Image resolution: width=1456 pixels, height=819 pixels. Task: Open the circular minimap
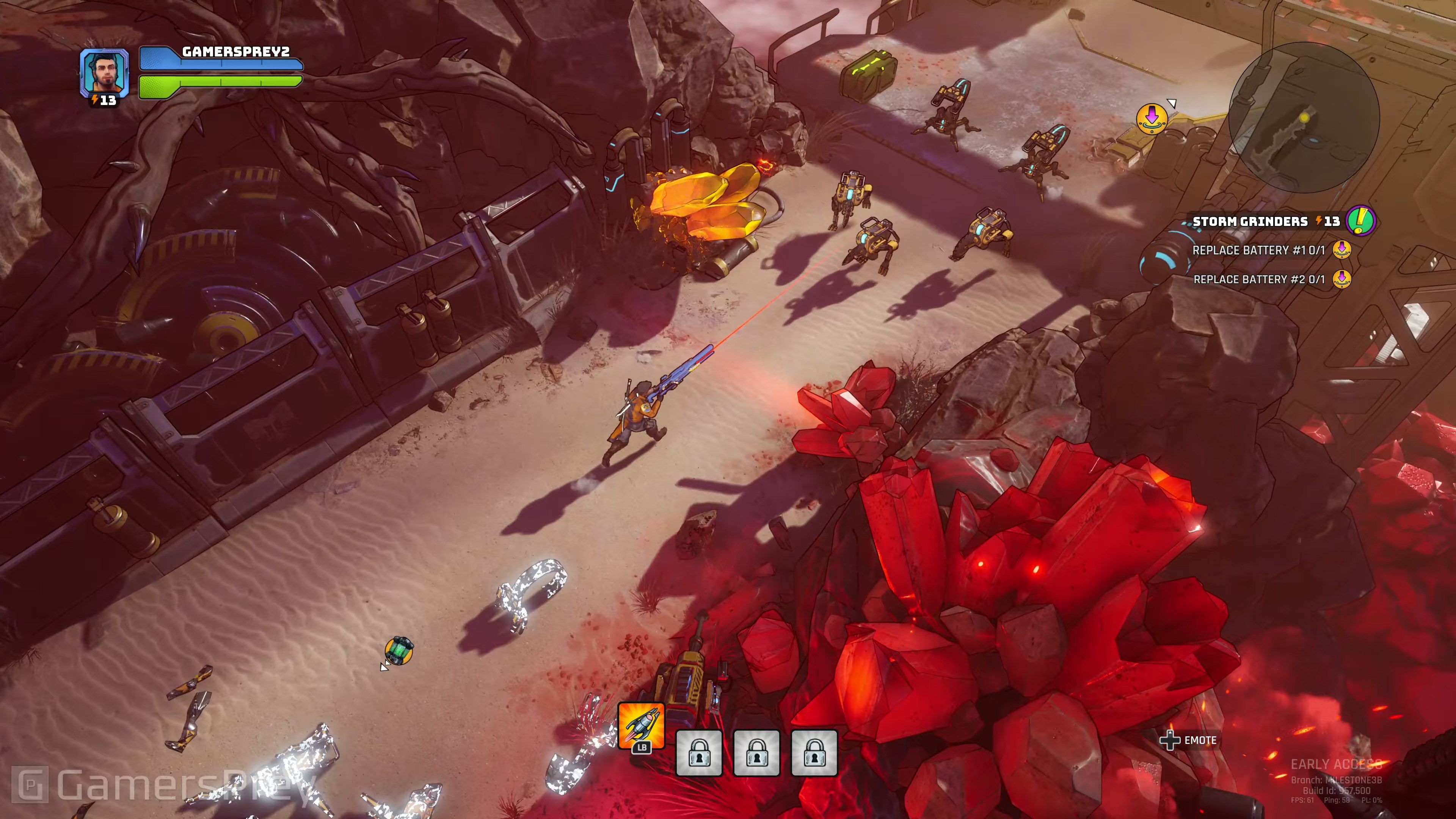click(x=1304, y=118)
